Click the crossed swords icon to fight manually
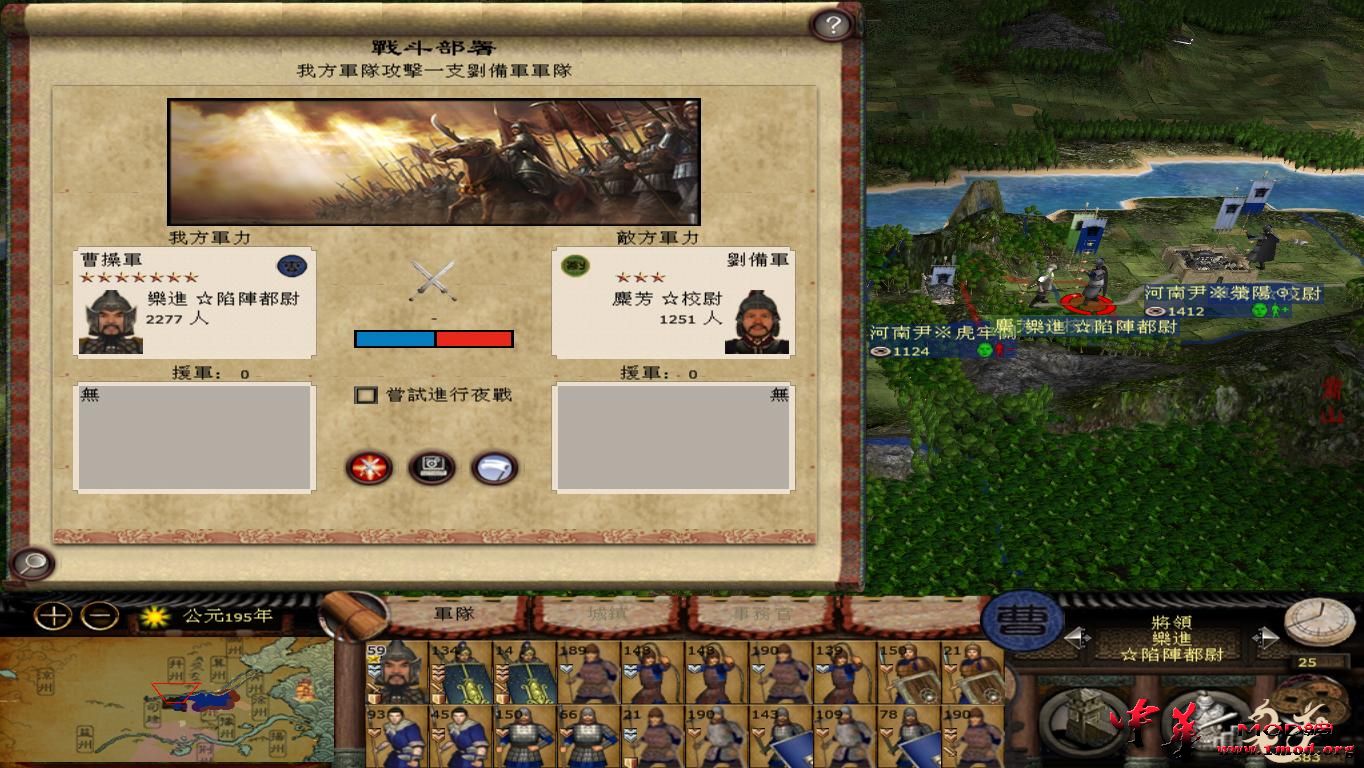Screen dimensions: 1364x768 point(367,468)
